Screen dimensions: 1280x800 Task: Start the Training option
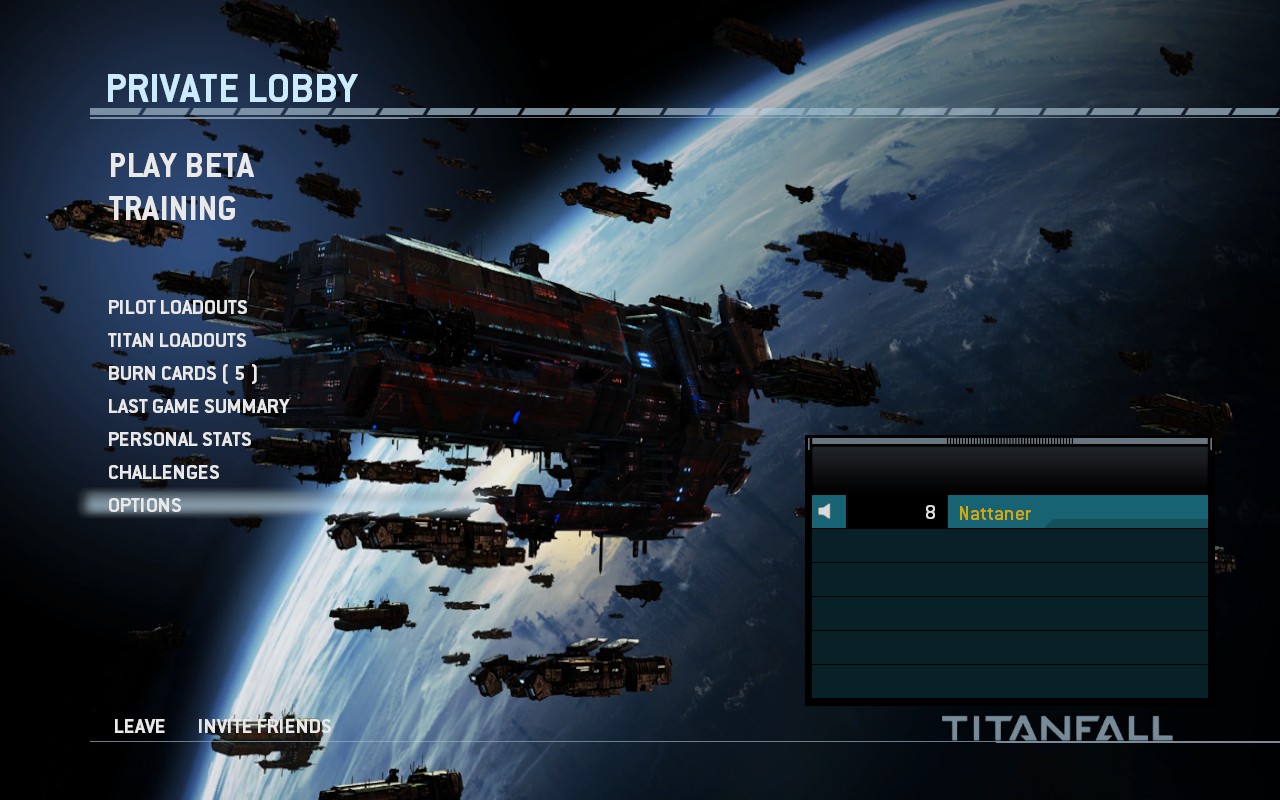click(172, 209)
